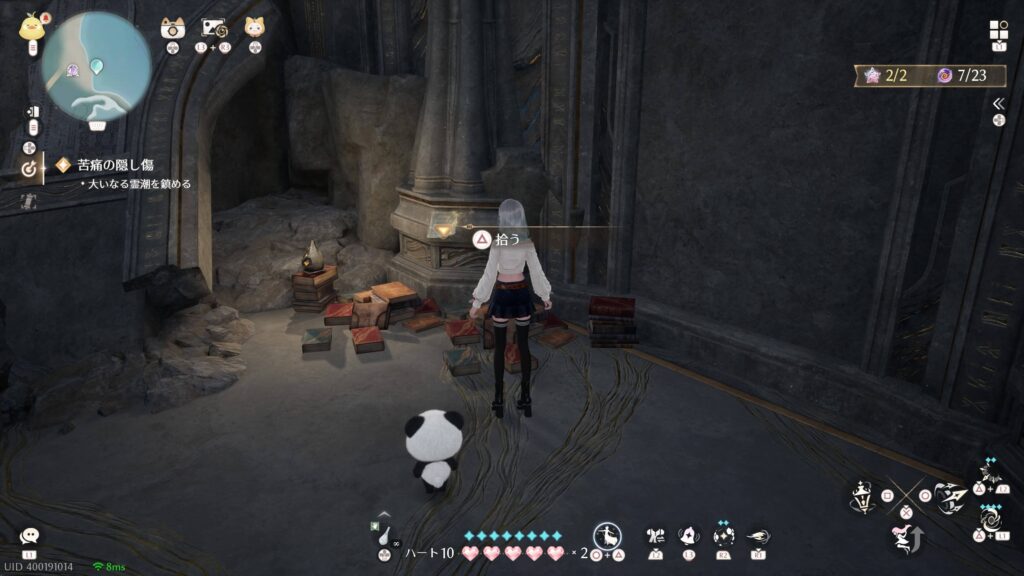
Task: Open the circular minimap
Action: pyautogui.click(x=96, y=66)
